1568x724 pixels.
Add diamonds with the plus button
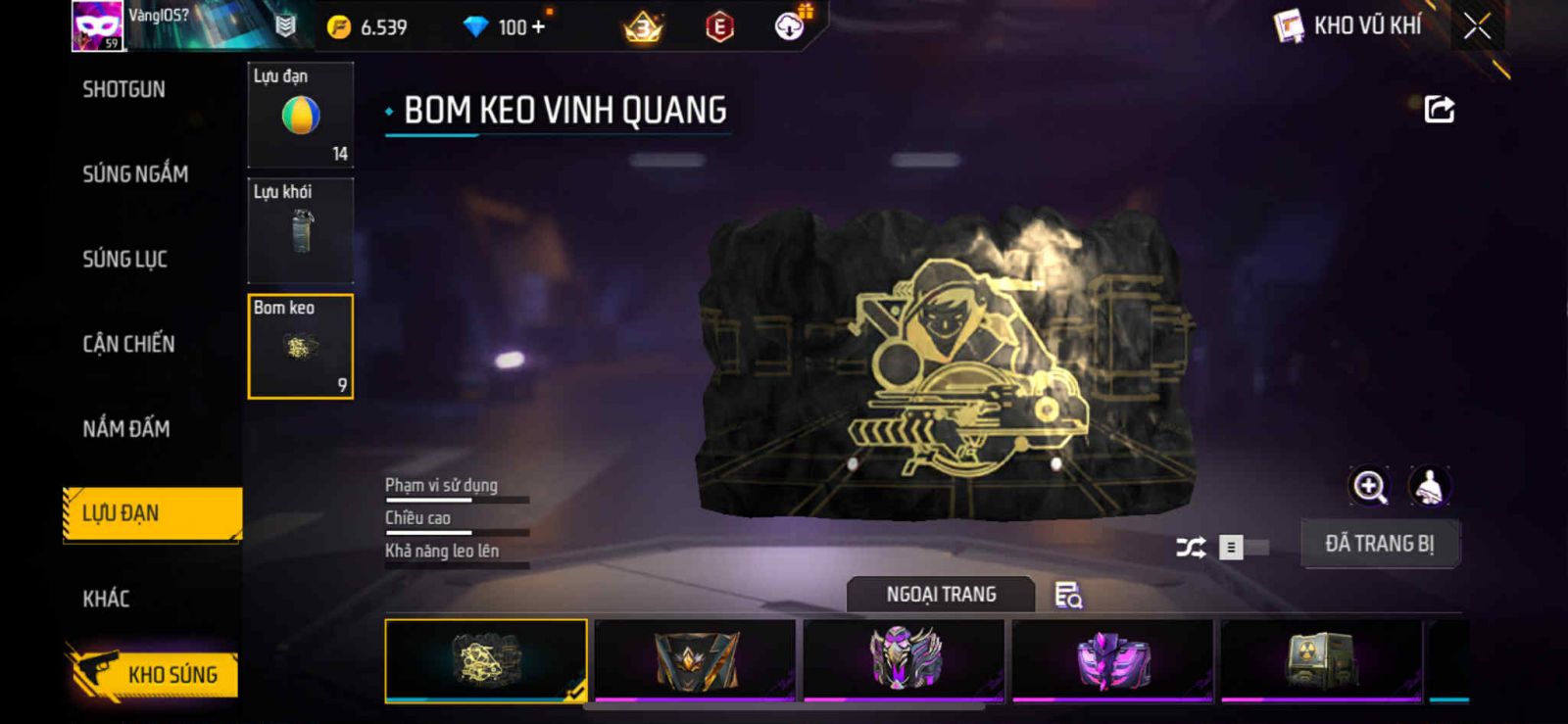pos(538,26)
